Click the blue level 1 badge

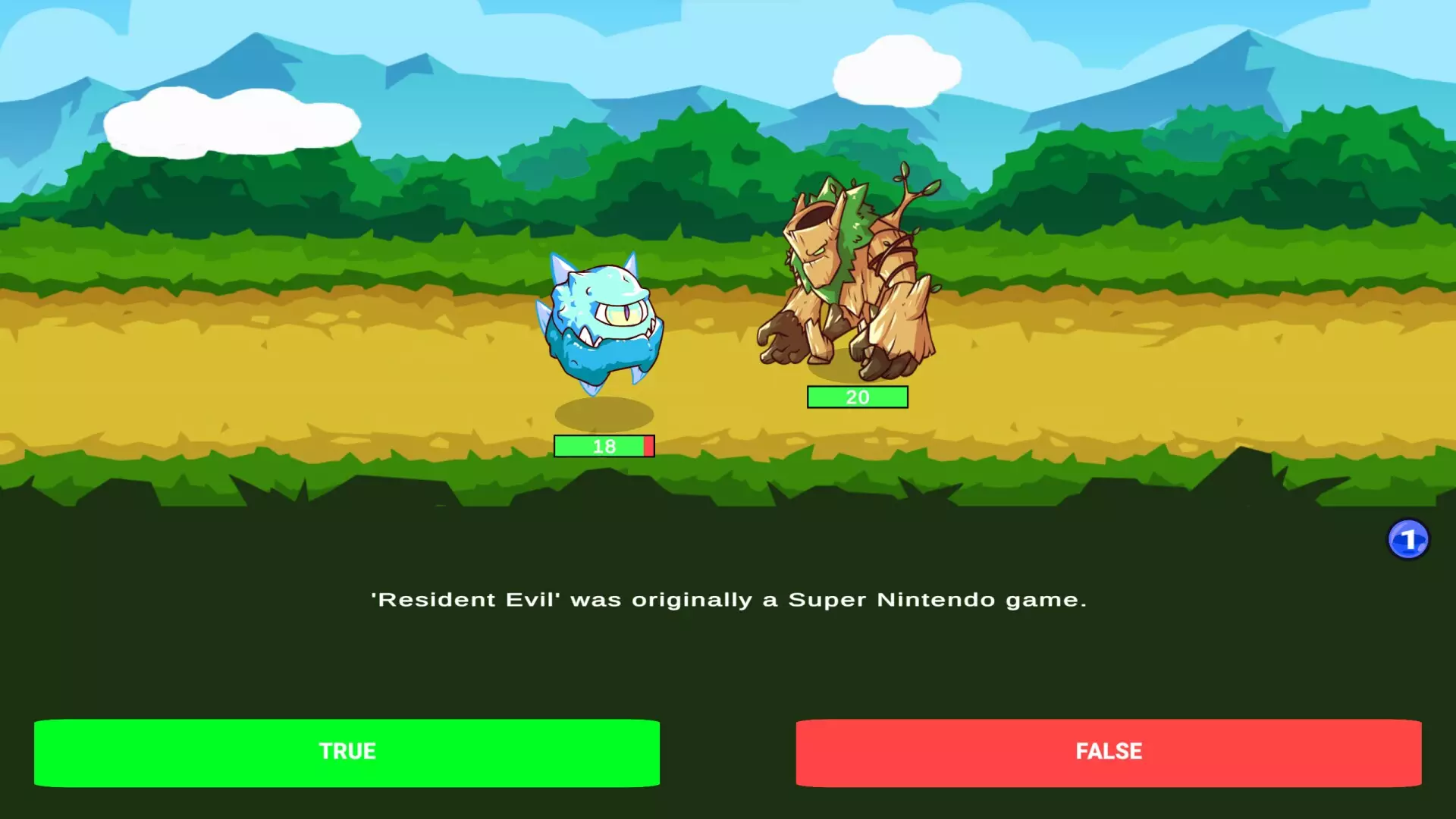[1409, 538]
